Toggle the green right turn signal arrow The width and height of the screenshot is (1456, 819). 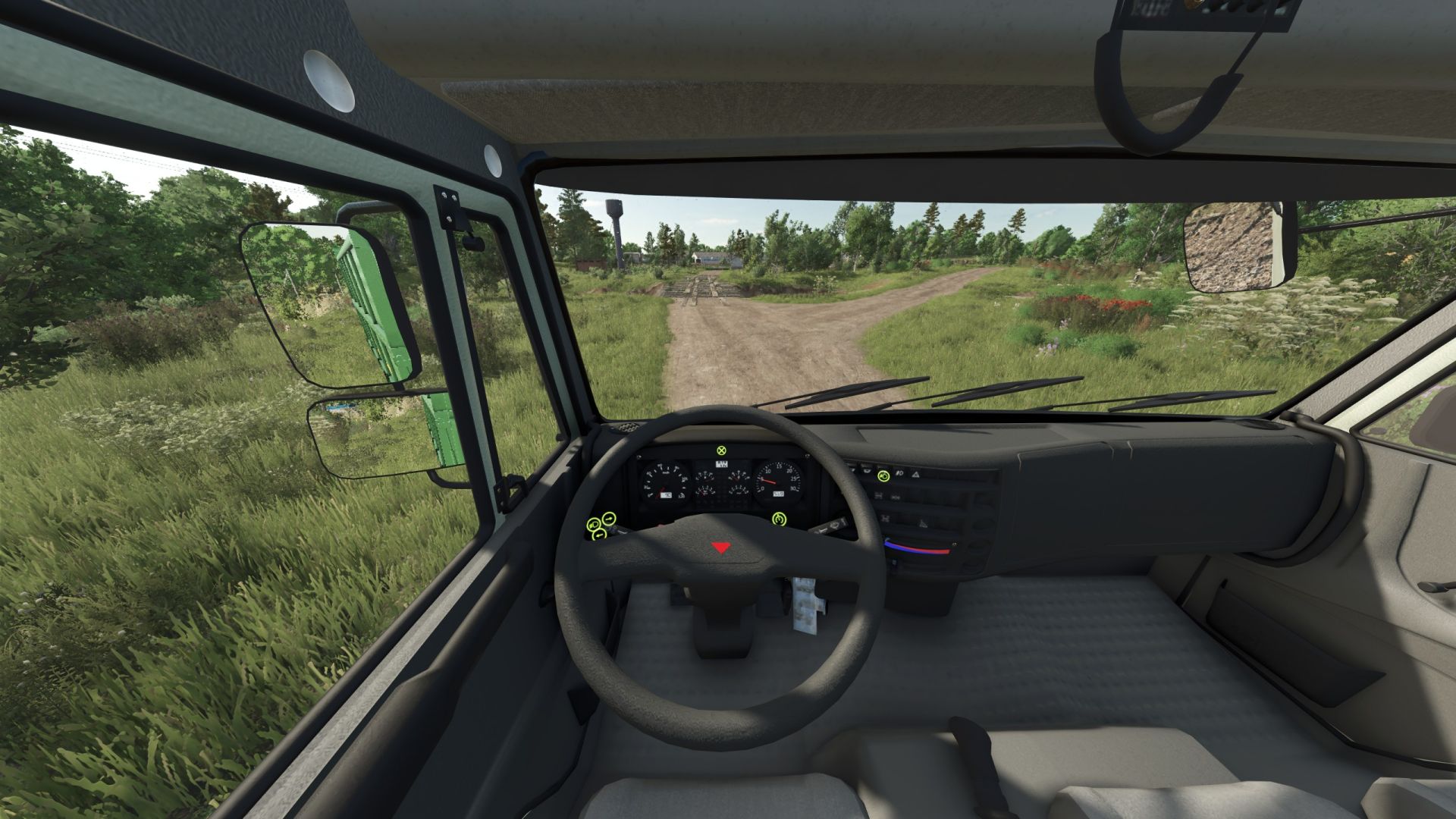(x=609, y=519)
